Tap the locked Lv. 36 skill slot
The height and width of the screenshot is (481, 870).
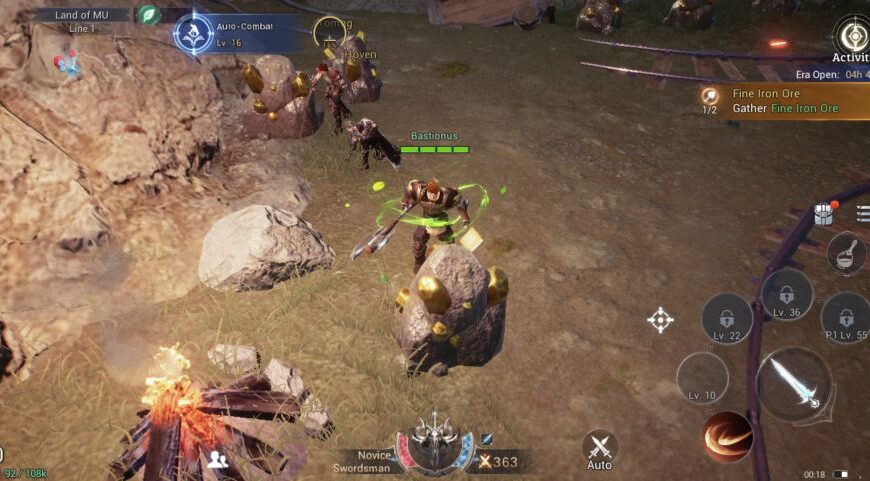click(787, 295)
